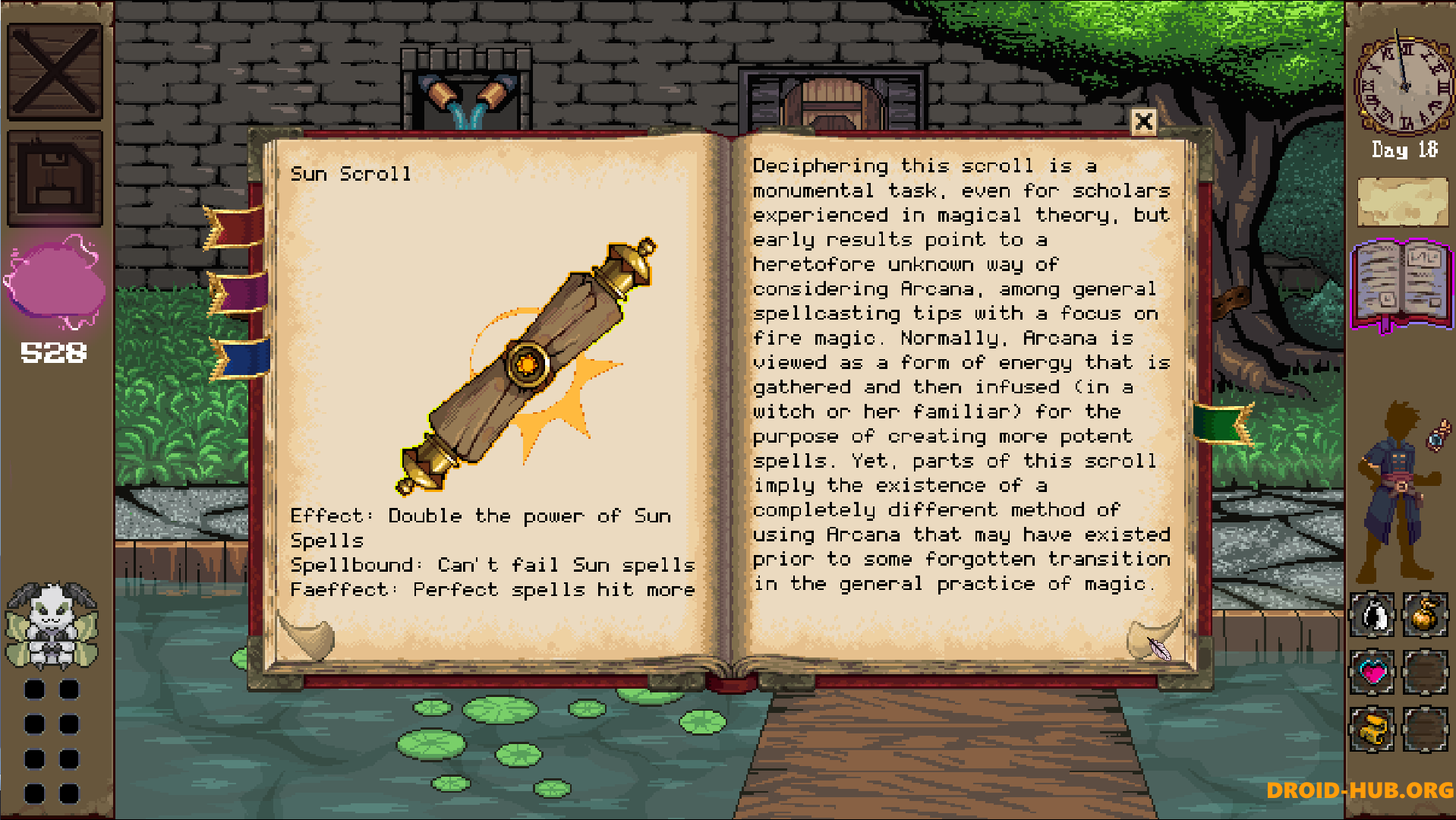Select the blue ribbon bookmark

(241, 357)
